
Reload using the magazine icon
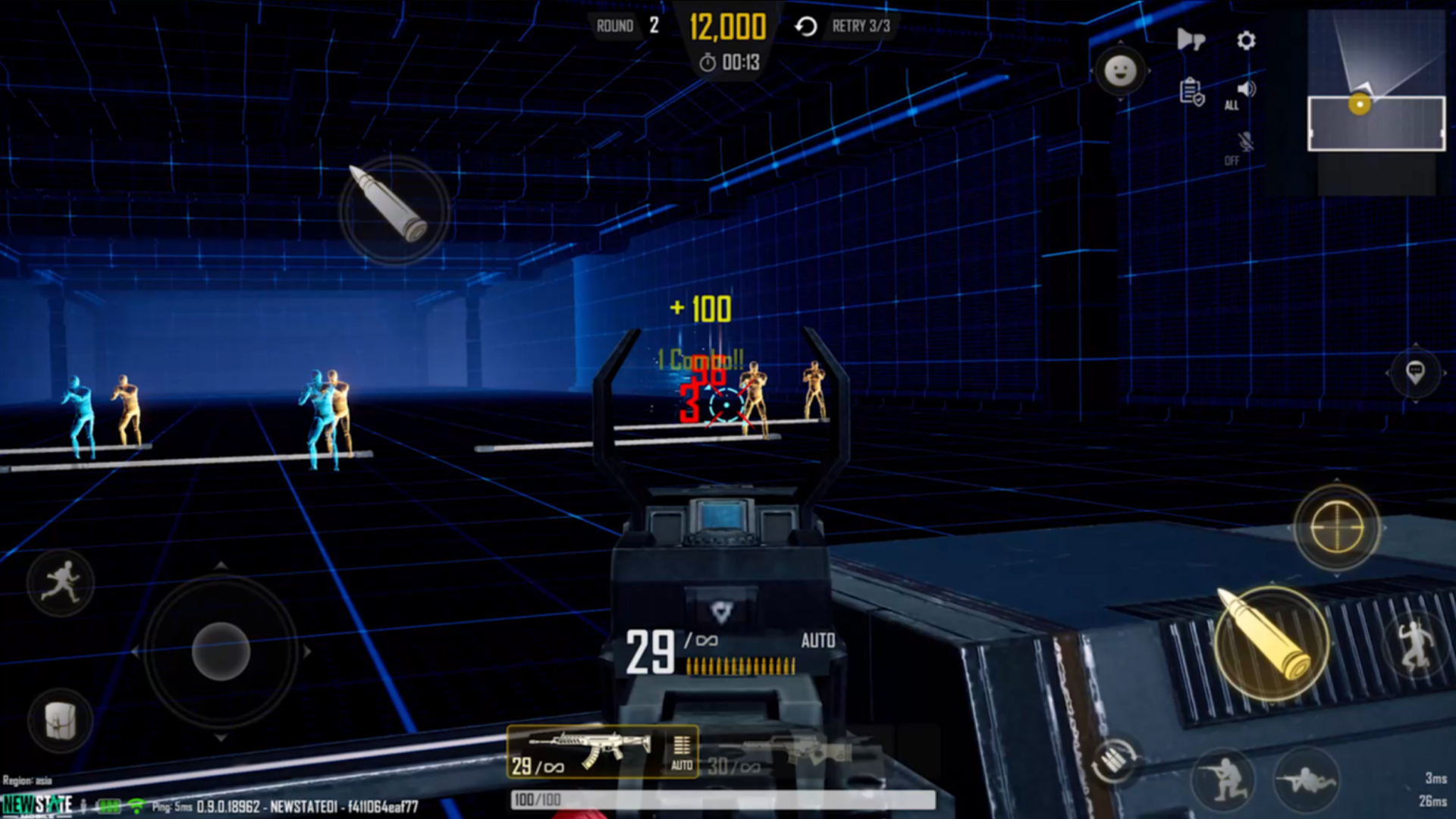click(x=1113, y=761)
